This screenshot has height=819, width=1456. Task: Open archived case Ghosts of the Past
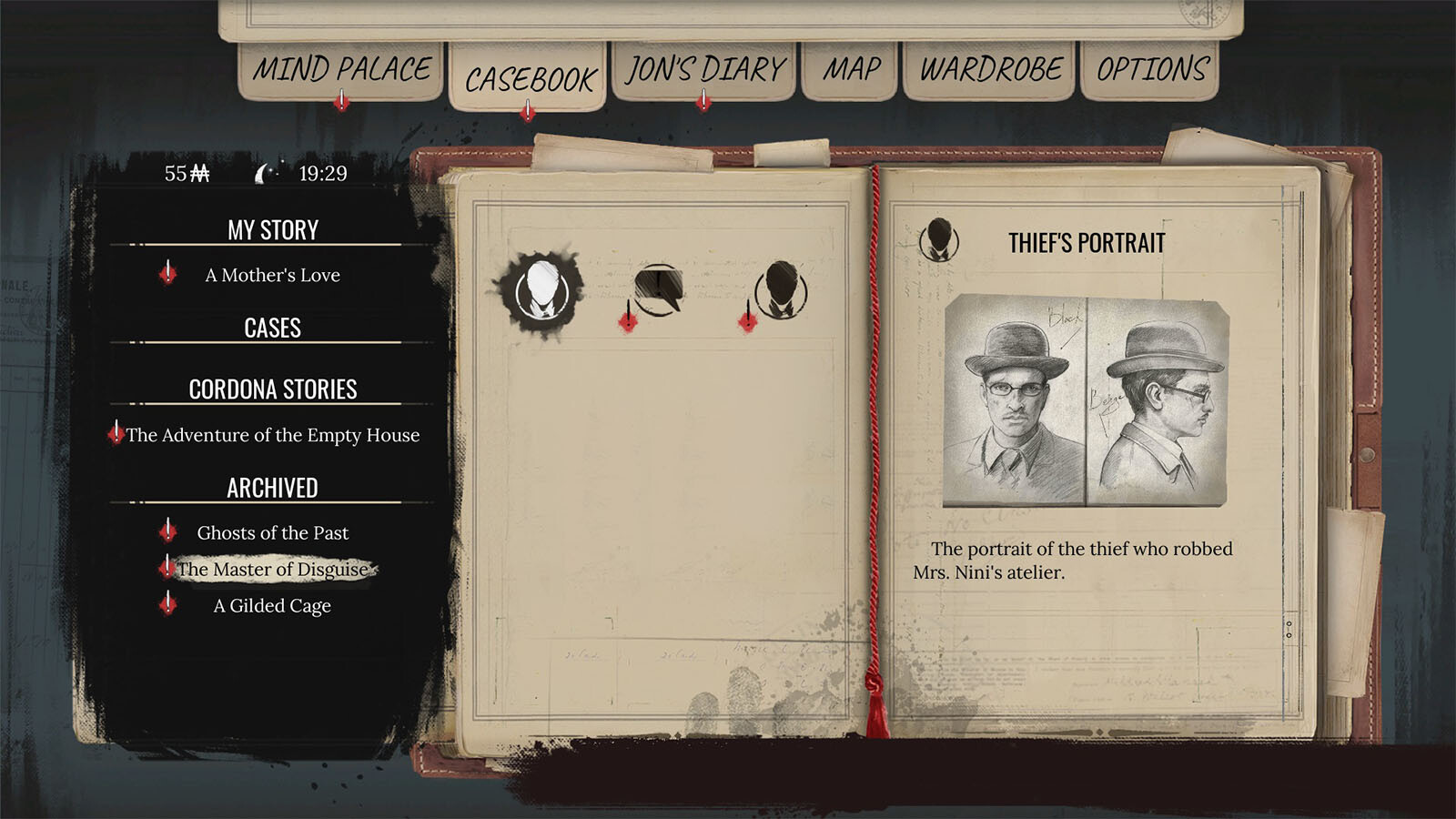coord(272,532)
